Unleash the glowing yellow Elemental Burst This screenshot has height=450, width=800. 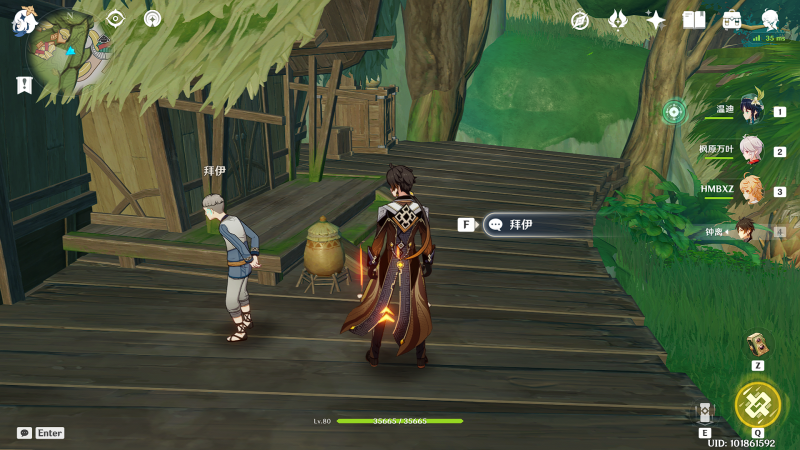click(x=758, y=403)
